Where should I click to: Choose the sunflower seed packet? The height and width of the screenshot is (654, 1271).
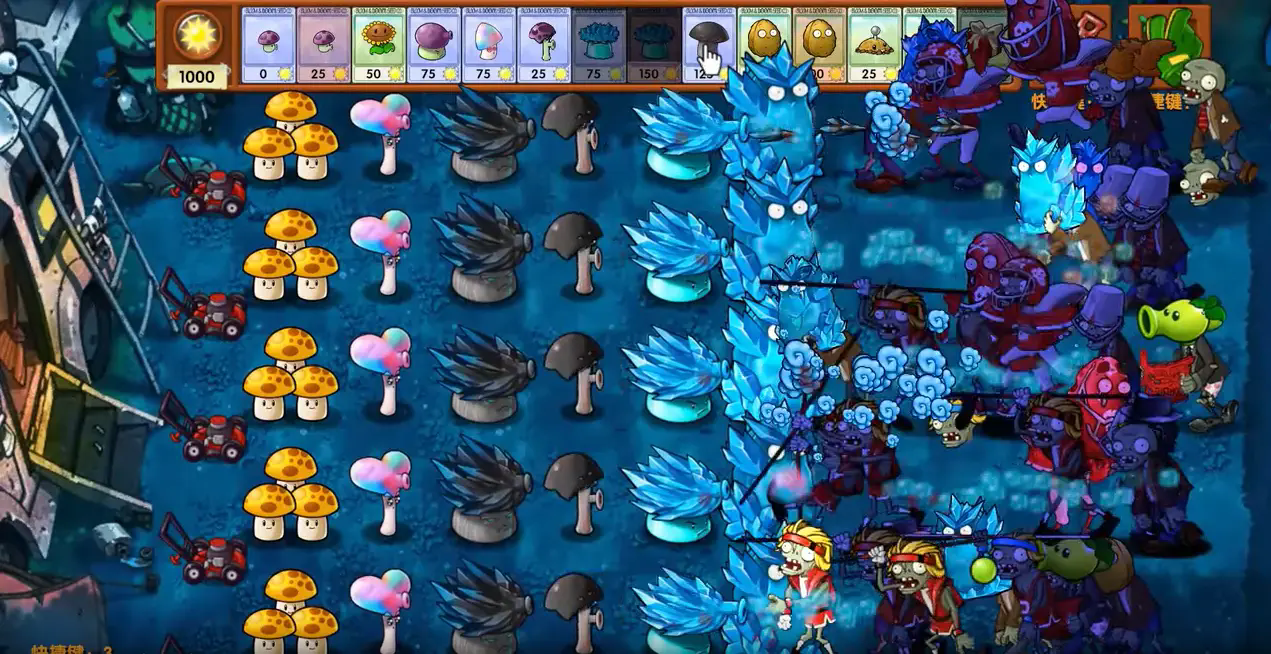378,46
